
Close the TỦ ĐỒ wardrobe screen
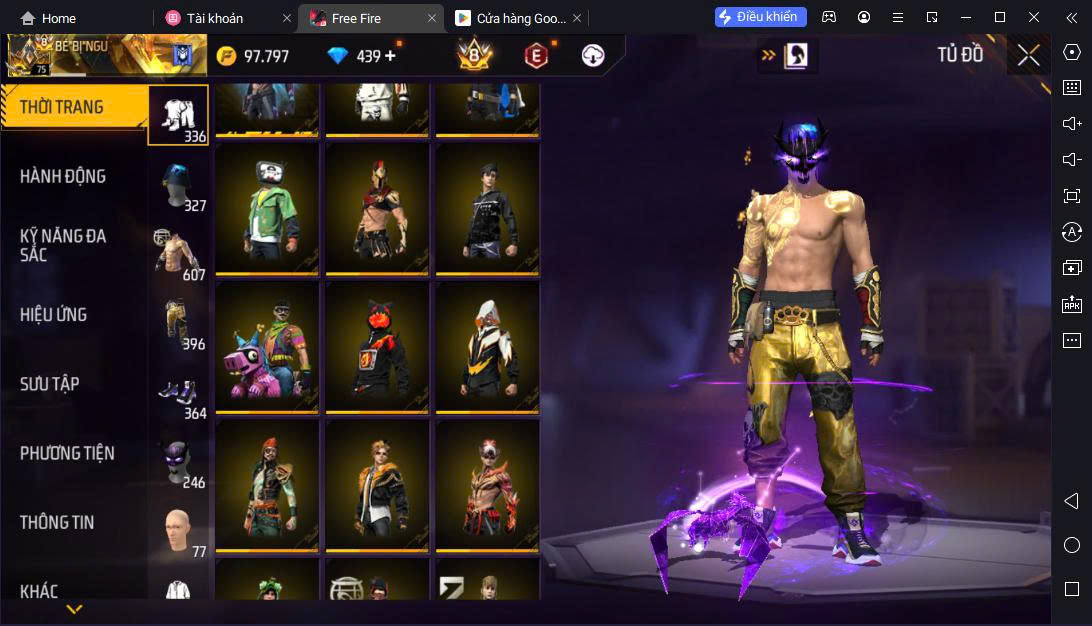click(x=1028, y=56)
